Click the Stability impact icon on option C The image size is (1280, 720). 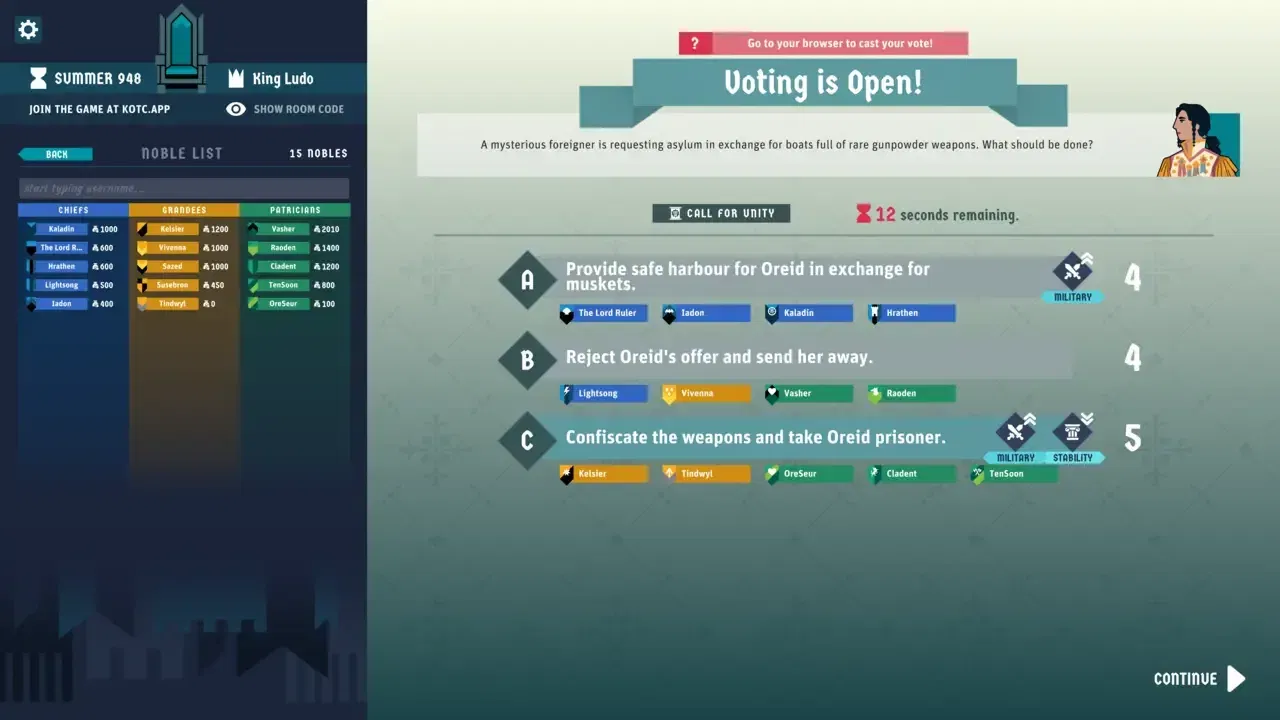coord(1074,431)
